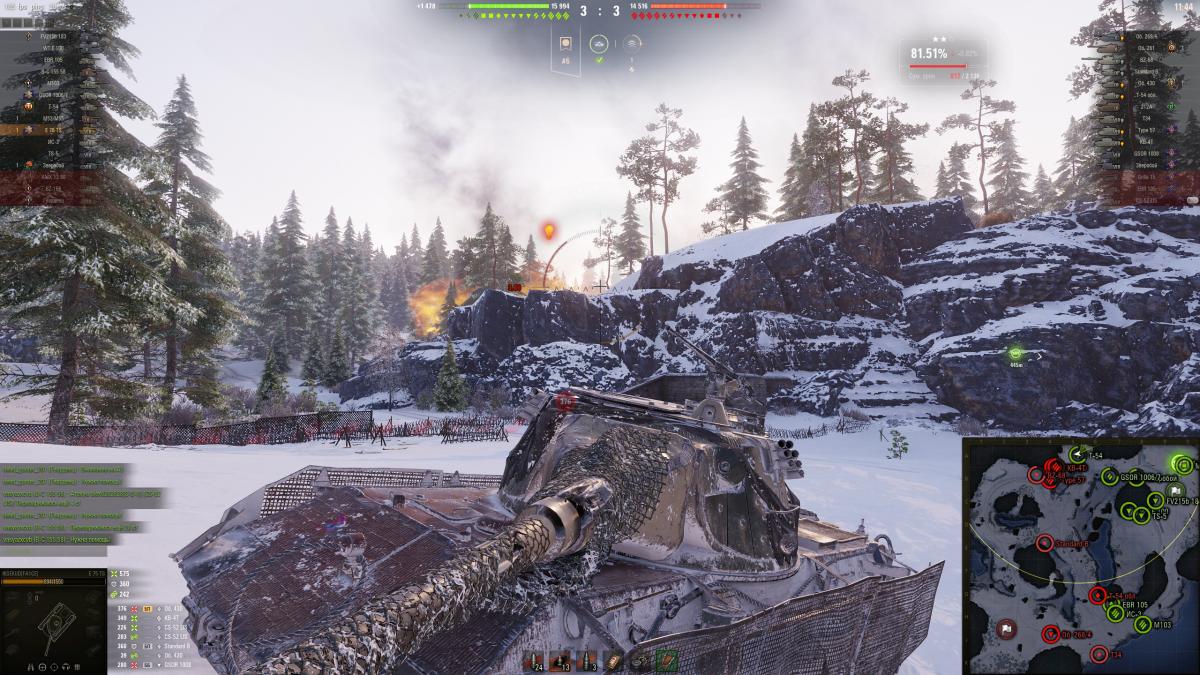Click the completed mission checkmark icon
Screen dimensions: 1200x675
599,60
